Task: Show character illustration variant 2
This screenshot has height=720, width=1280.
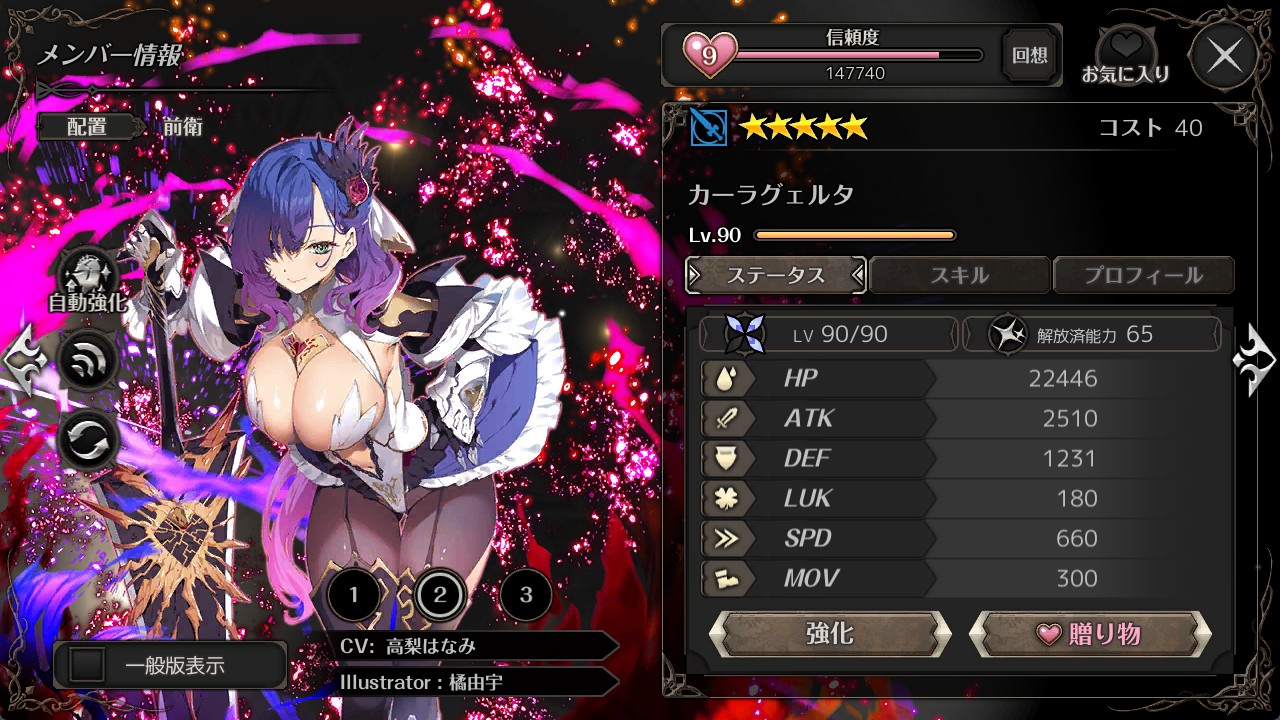Action: (439, 596)
